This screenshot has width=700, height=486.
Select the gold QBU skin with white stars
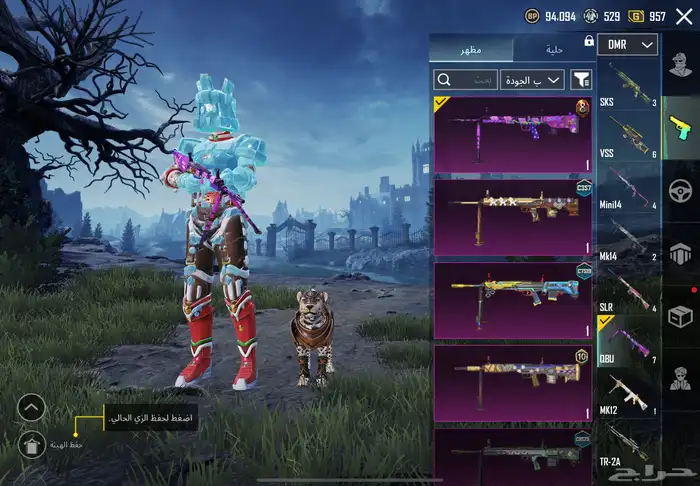[x=512, y=215]
